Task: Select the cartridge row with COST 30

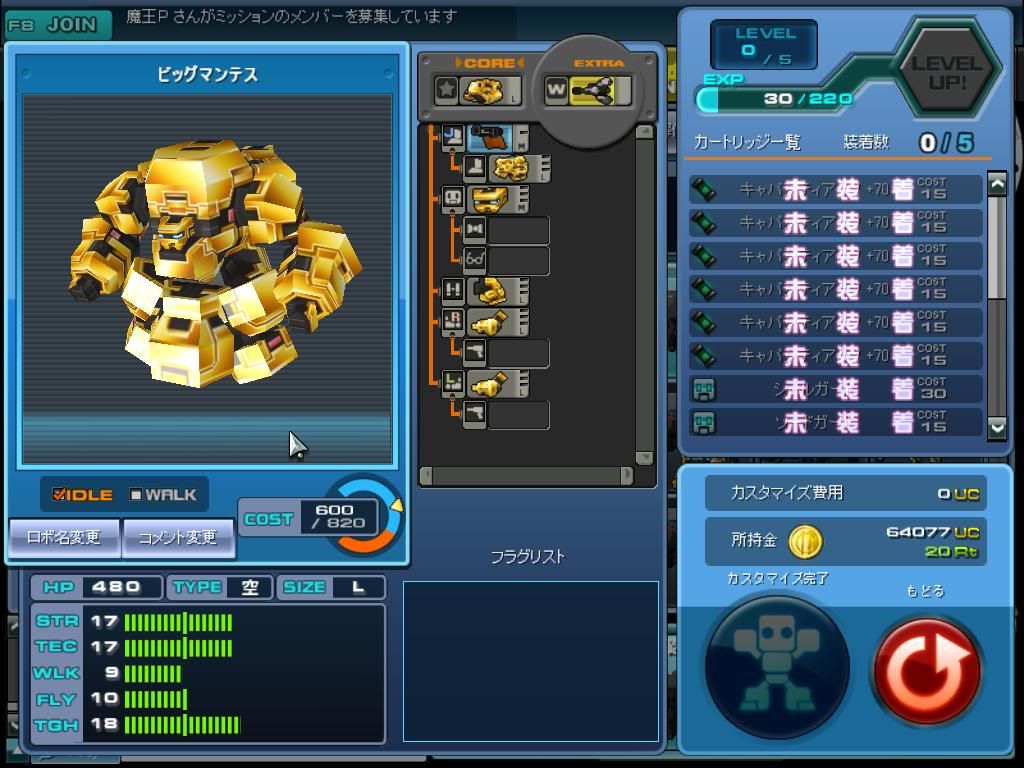Action: point(835,389)
